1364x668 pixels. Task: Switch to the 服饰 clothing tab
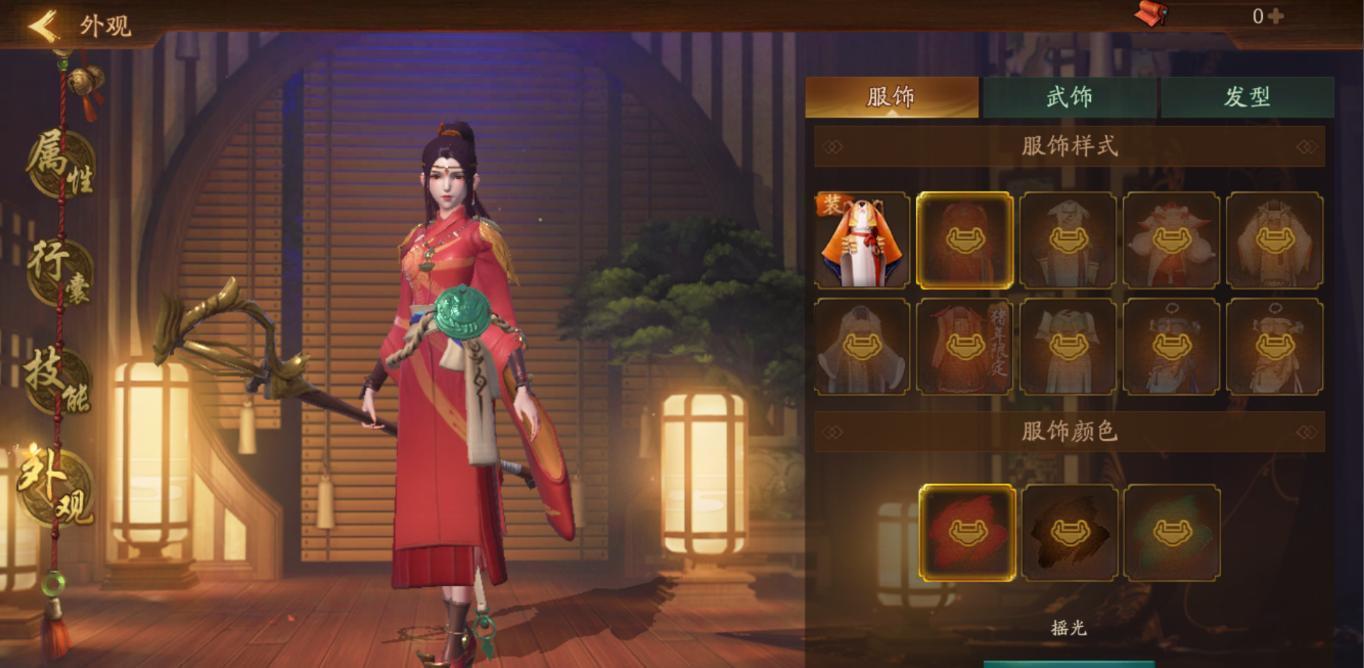coord(891,97)
